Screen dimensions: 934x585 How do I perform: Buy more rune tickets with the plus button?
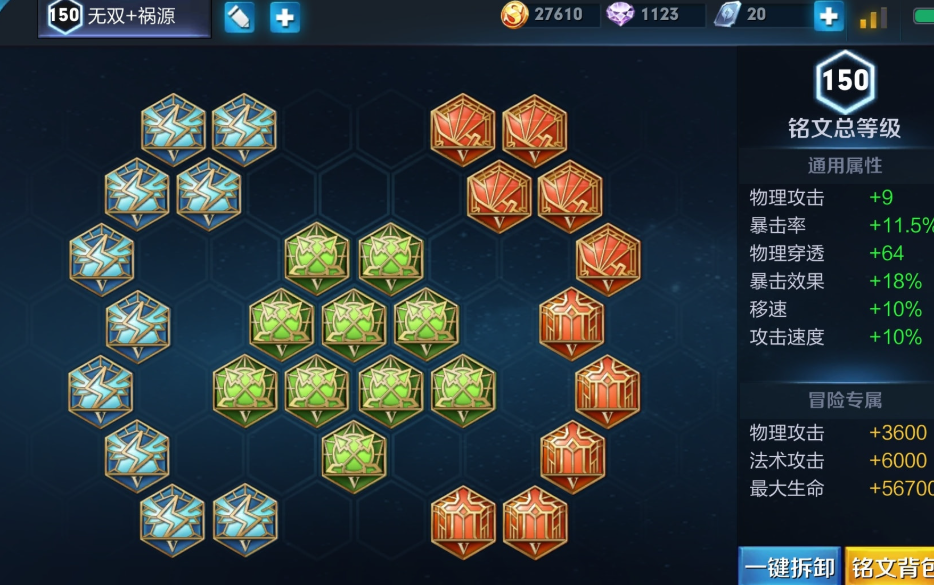click(x=828, y=15)
